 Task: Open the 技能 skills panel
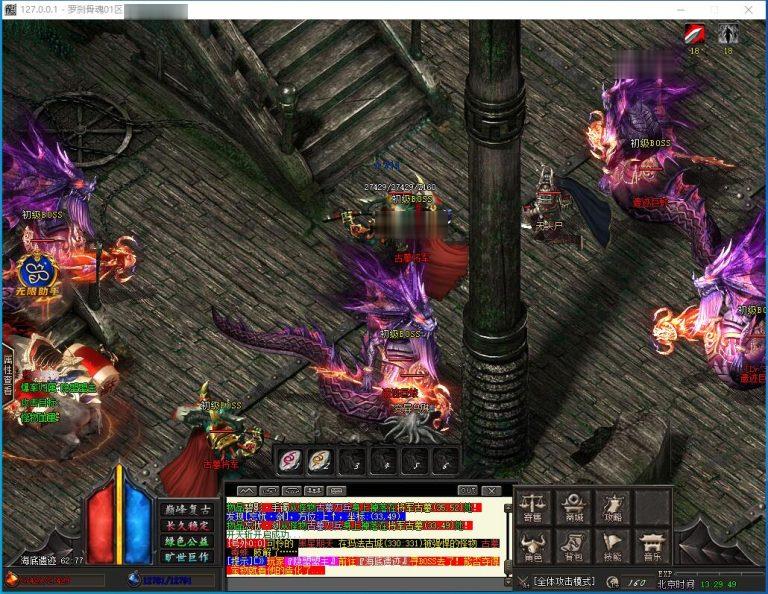tap(612, 546)
